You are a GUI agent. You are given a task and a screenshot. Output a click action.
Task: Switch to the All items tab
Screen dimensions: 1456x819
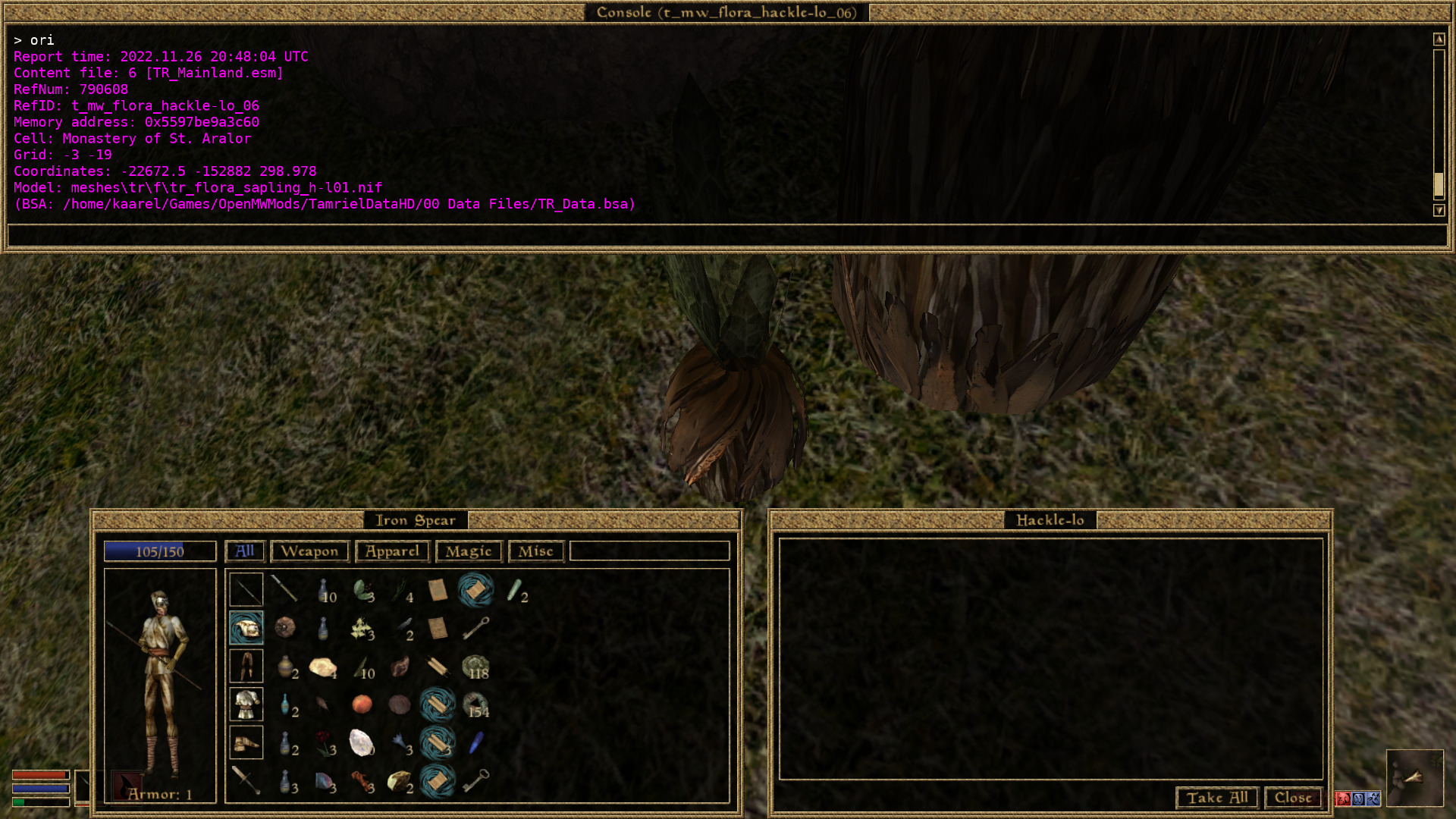coord(244,551)
